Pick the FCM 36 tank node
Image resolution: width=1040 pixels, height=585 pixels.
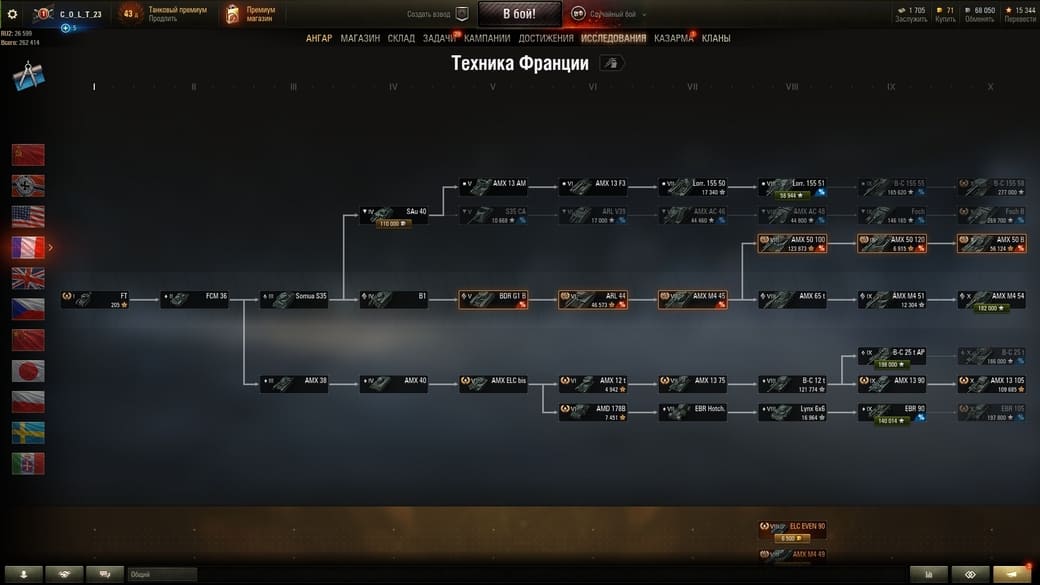click(194, 299)
